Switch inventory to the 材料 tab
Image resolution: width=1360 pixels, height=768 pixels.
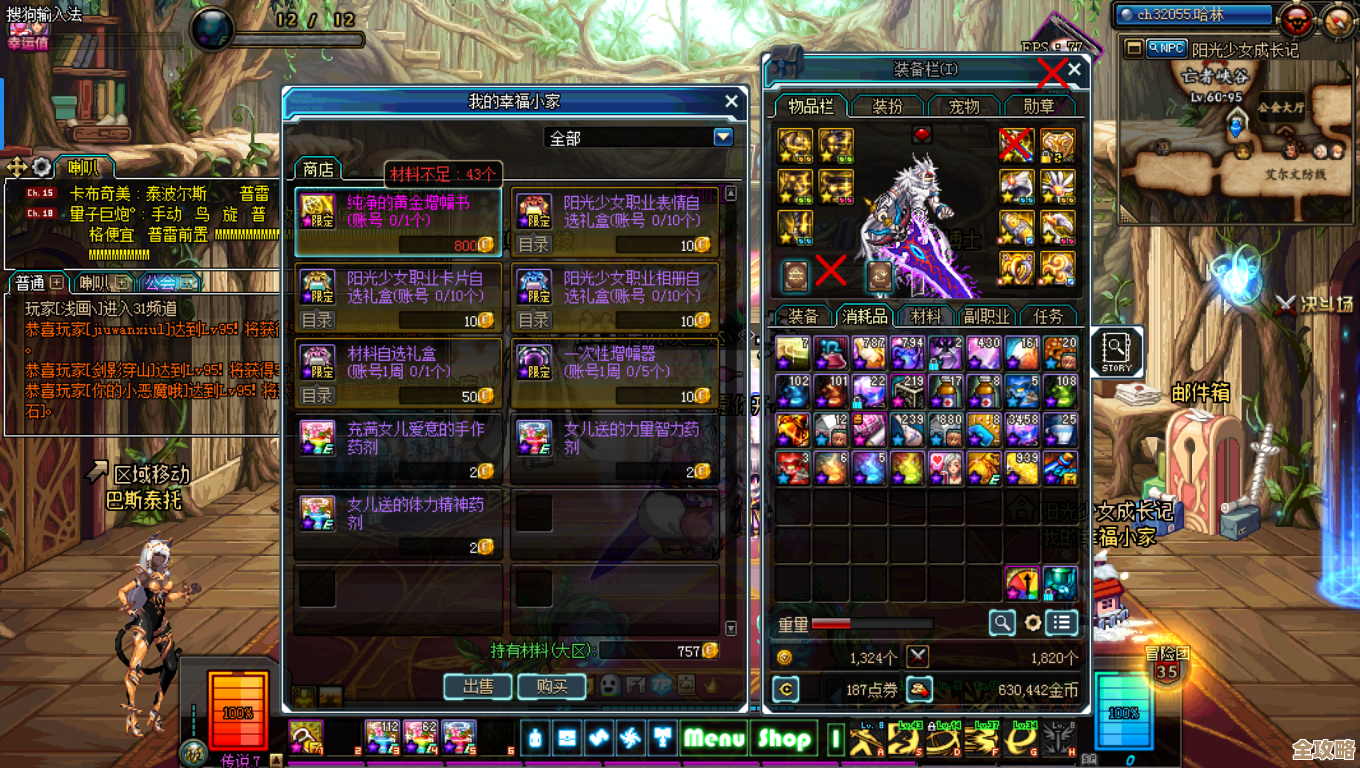[926, 316]
